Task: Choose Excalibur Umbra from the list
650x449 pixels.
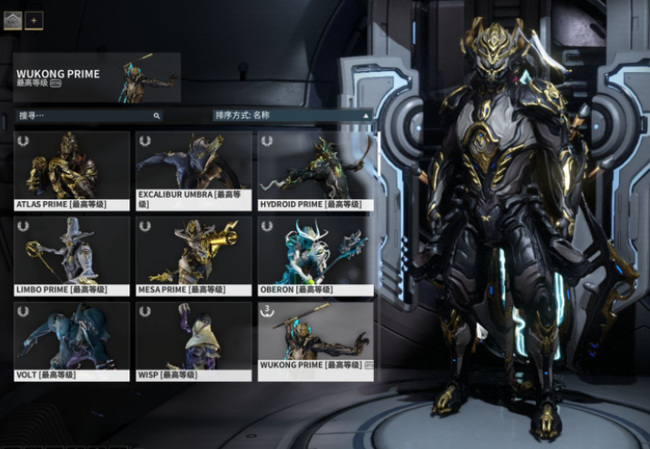Action: click(193, 170)
